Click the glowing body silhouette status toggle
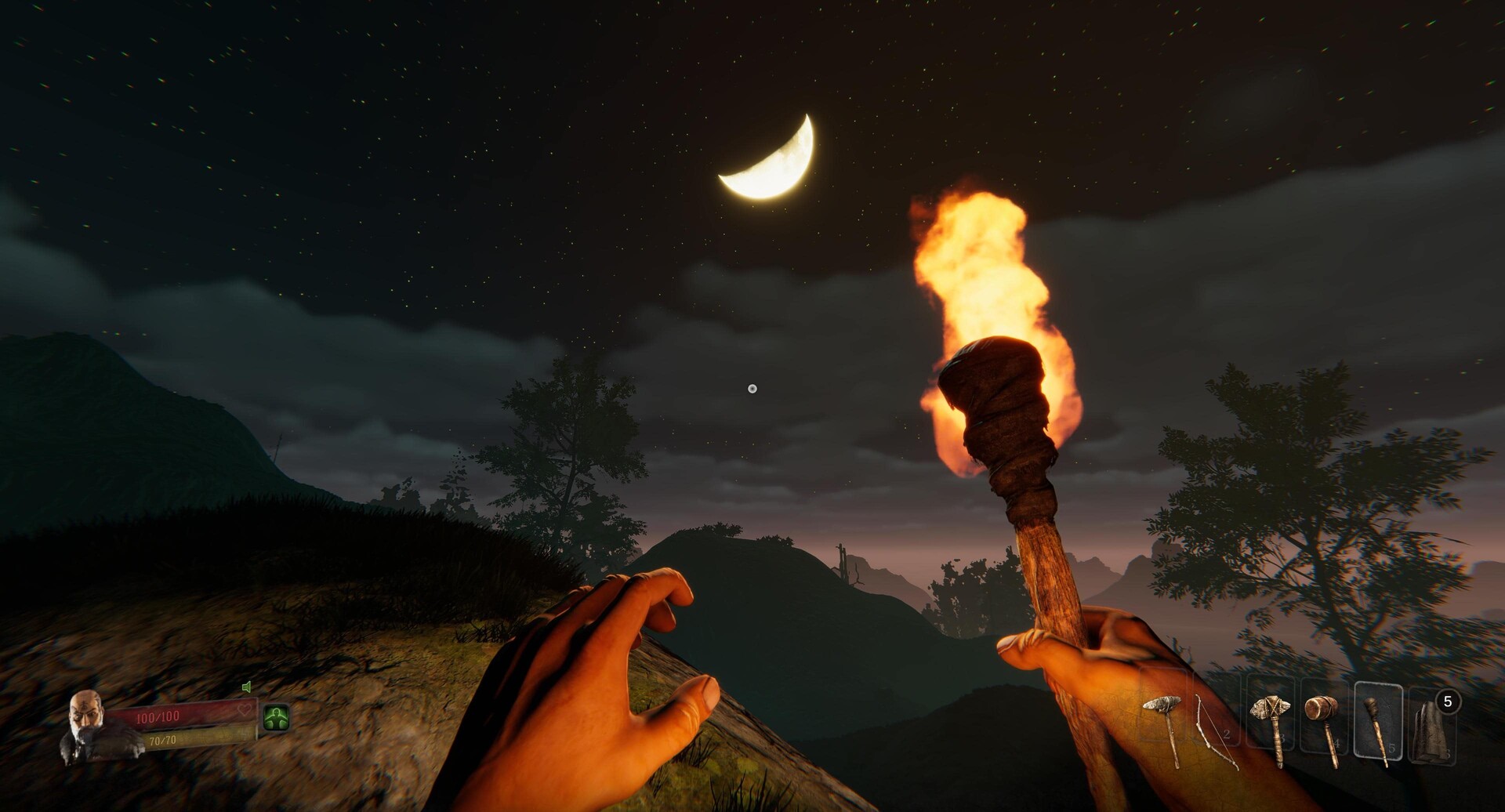This screenshot has height=812, width=1505. [x=277, y=716]
